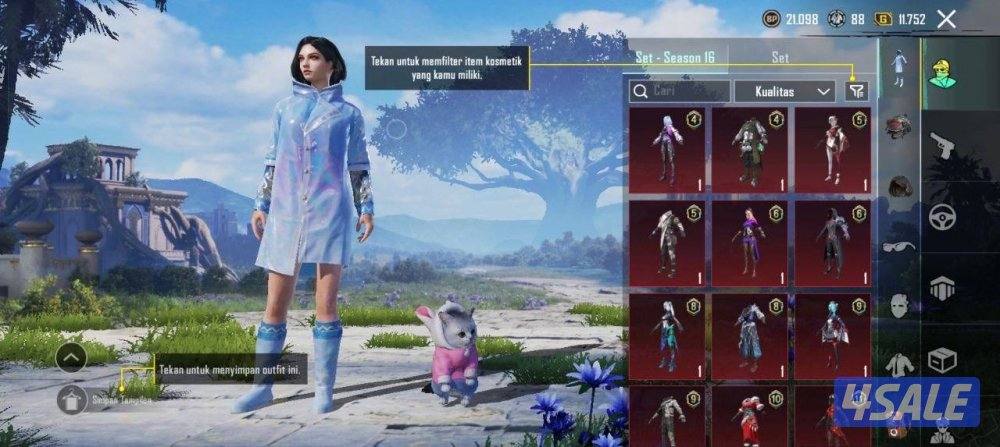Switch to the pistol weapon skins section
This screenshot has height=447, width=1000.
tap(941, 146)
